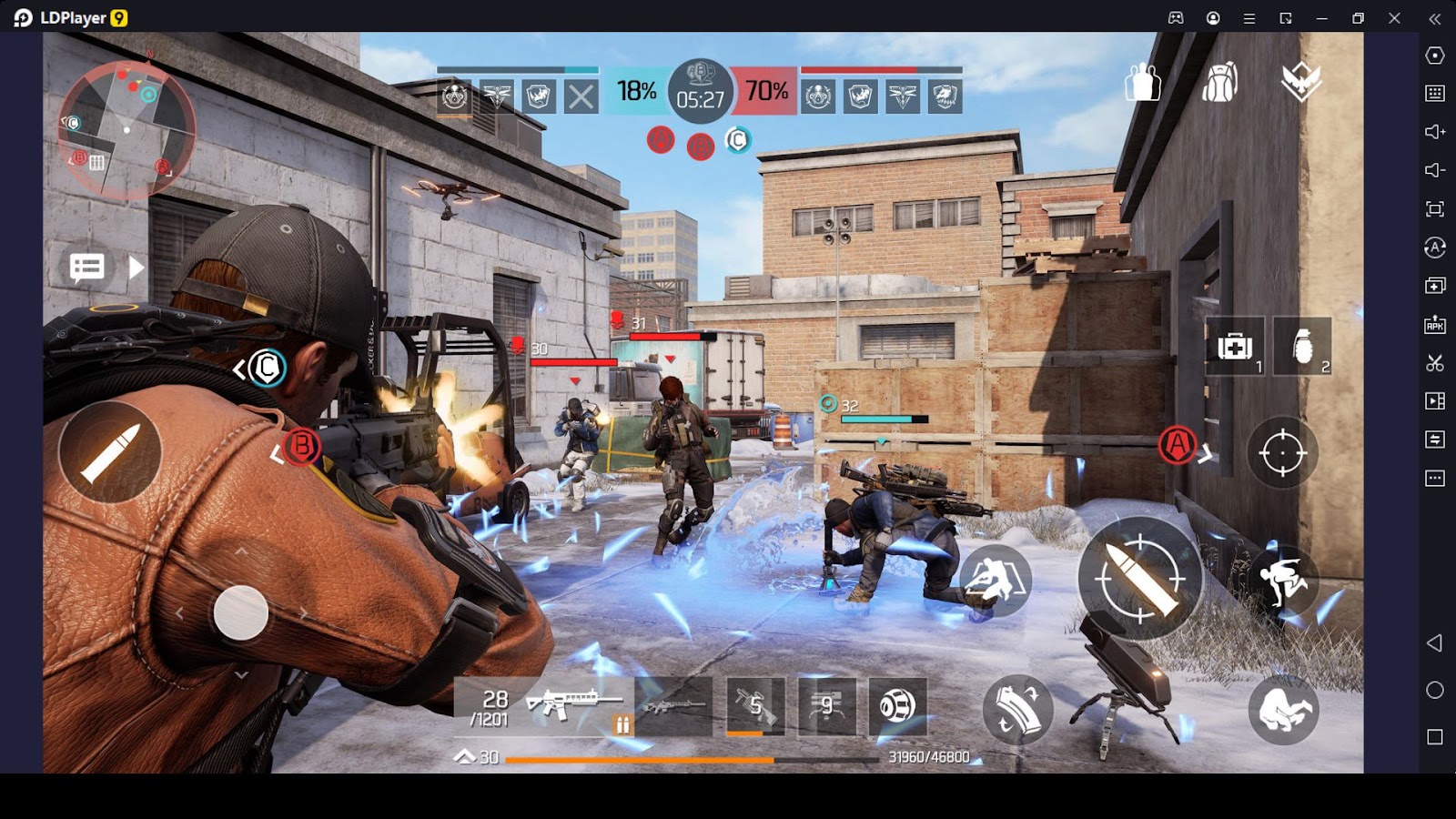Tap the left-side bullet fire button
Screen dimensions: 1456x819
point(110,452)
